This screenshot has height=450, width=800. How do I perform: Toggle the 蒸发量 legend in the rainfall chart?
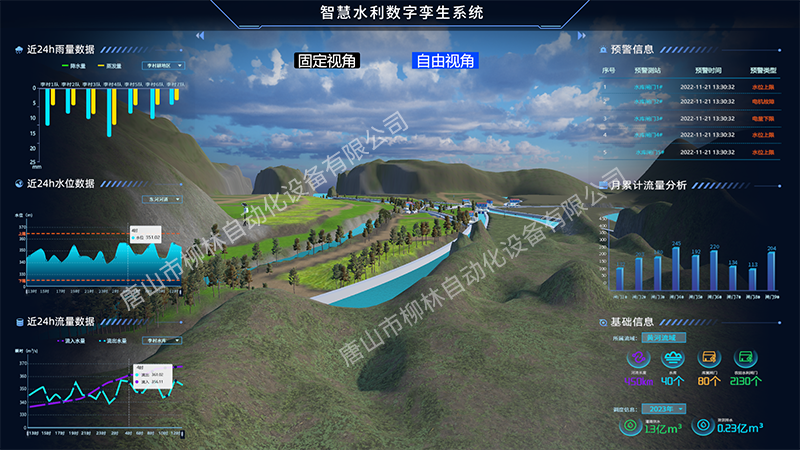(x=107, y=66)
